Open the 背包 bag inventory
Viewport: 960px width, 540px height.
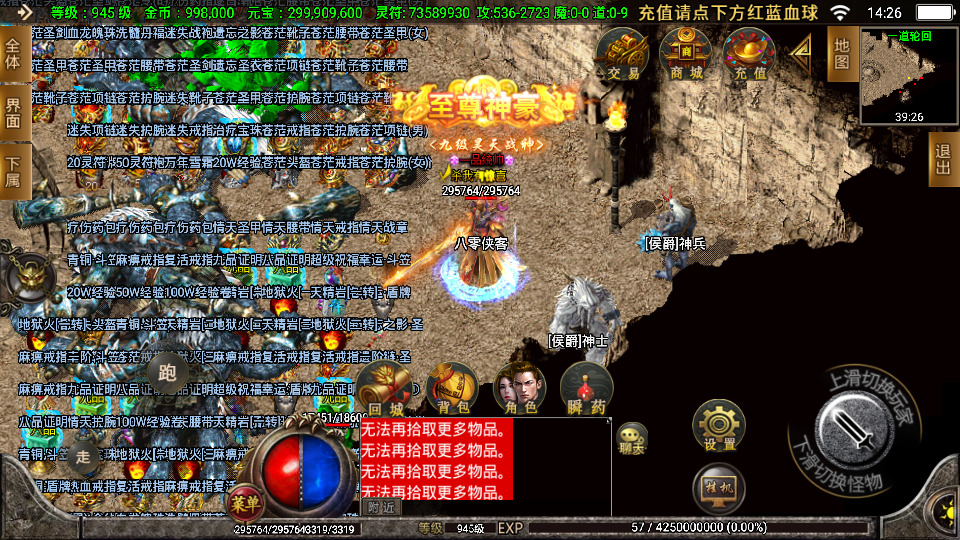pyautogui.click(x=451, y=388)
